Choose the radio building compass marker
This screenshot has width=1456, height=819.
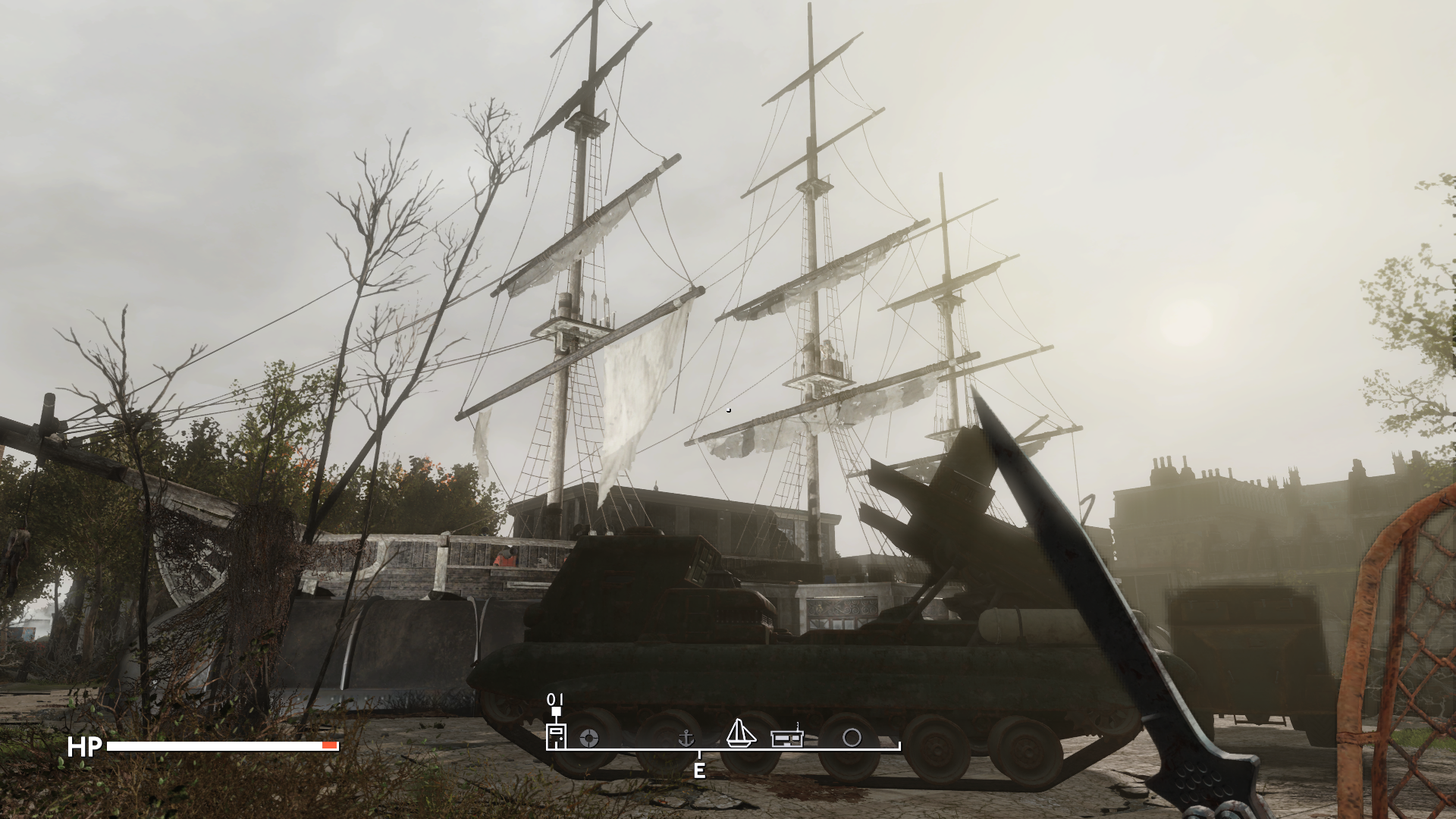pyautogui.click(x=788, y=736)
